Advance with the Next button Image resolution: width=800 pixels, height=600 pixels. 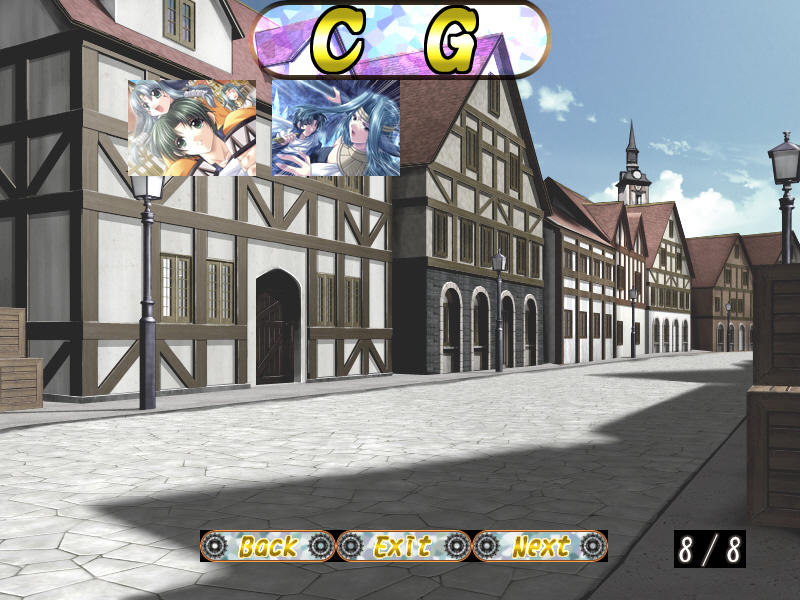point(540,546)
